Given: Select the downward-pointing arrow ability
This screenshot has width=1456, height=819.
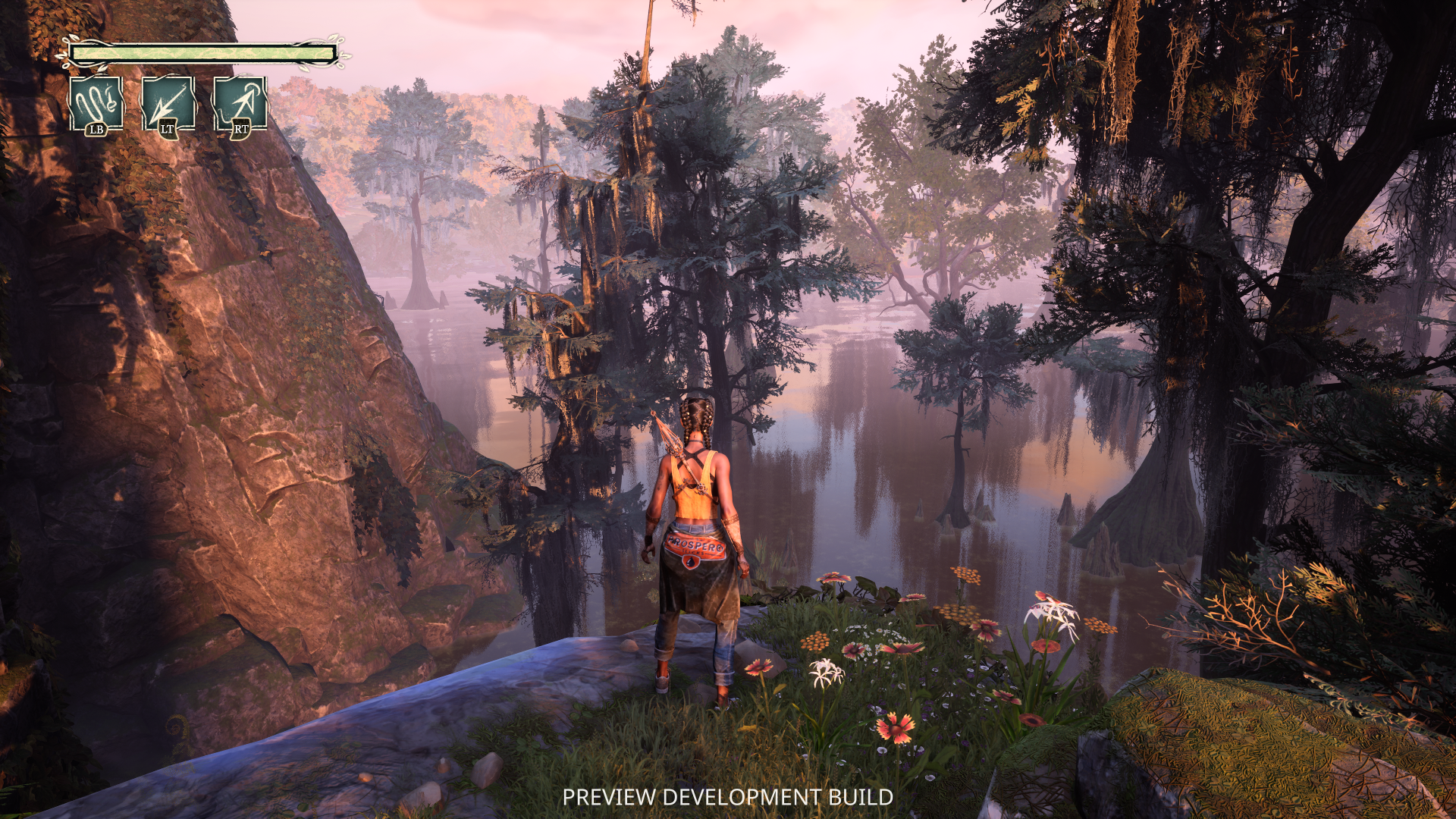Looking at the screenshot, I should coord(168,103).
